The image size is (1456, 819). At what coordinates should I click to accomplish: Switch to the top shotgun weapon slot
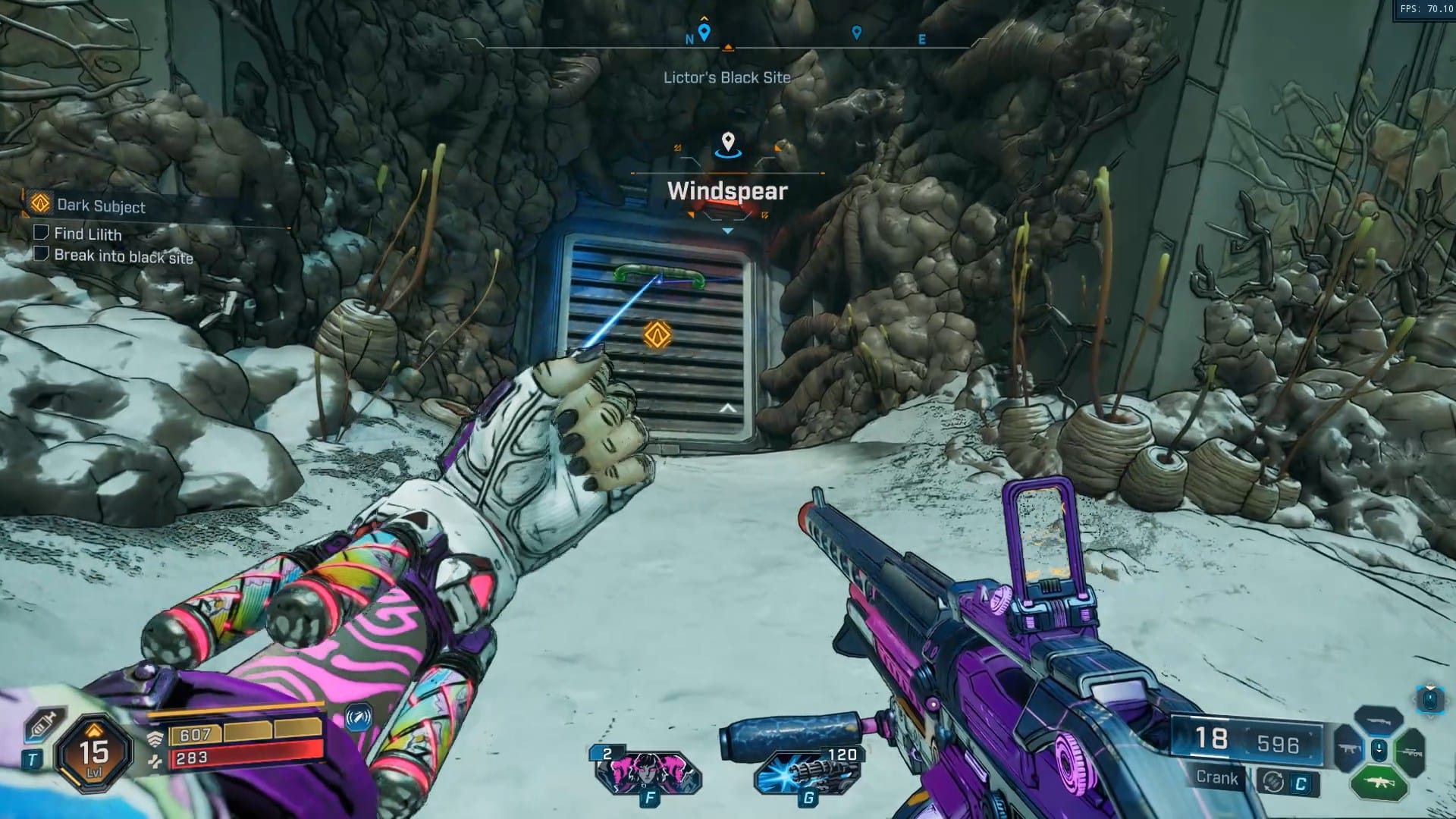click(x=1378, y=720)
